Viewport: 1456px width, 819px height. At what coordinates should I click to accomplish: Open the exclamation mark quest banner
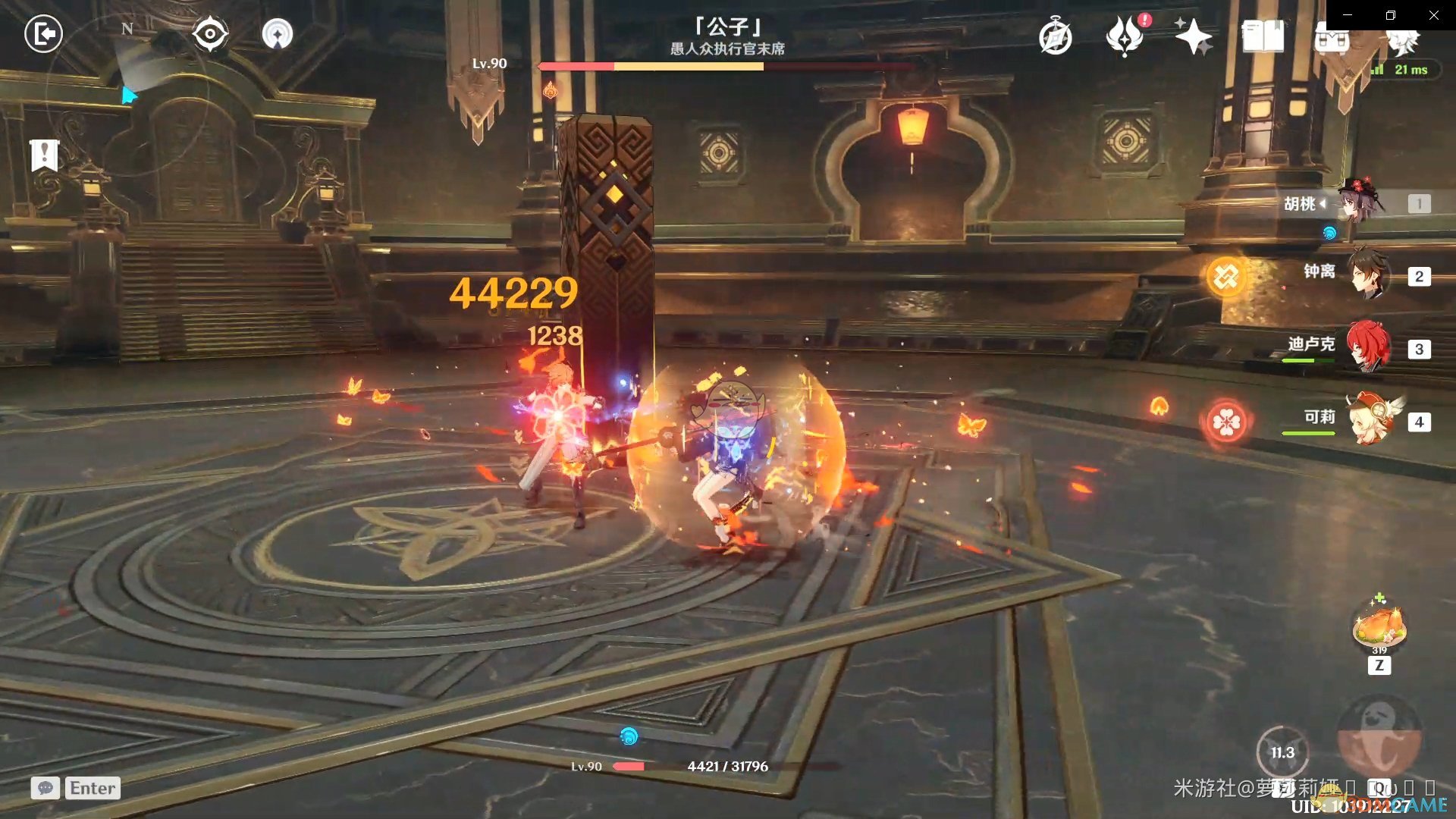[x=44, y=155]
